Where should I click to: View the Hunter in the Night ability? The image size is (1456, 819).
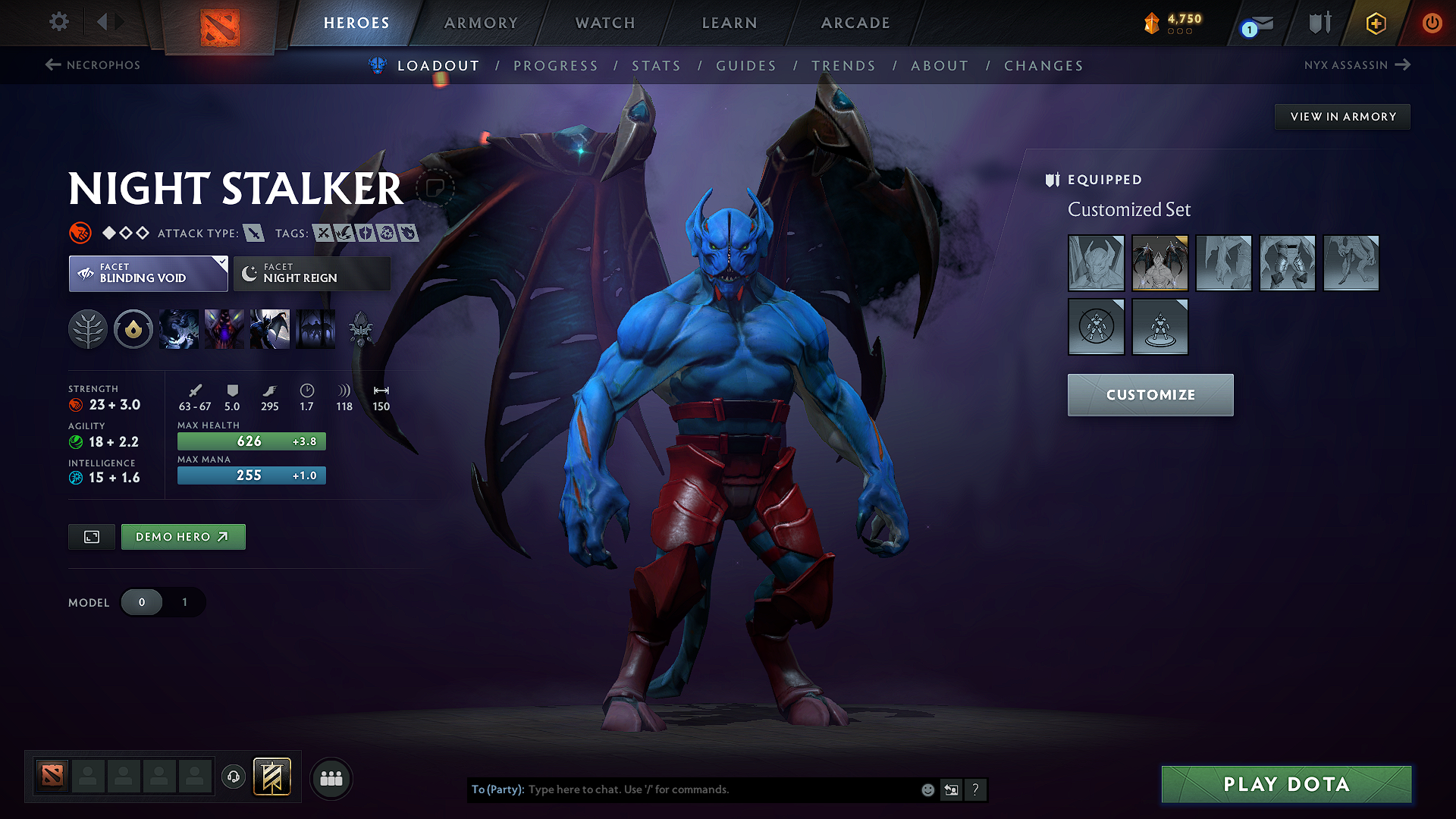(270, 329)
